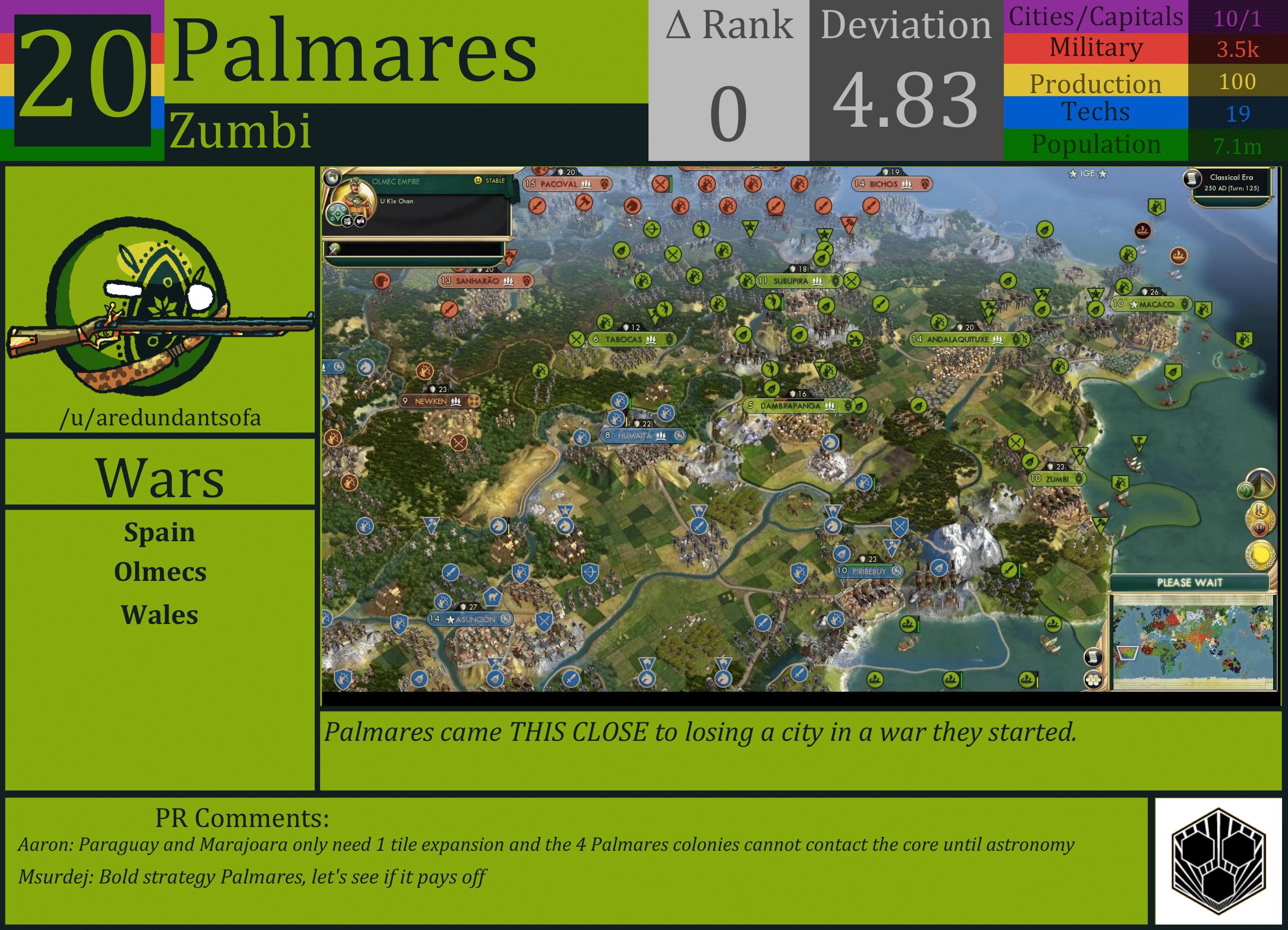The height and width of the screenshot is (930, 1288).
Task: Open the notification scroll icon beside the minimap
Action: pyautogui.click(x=1094, y=656)
